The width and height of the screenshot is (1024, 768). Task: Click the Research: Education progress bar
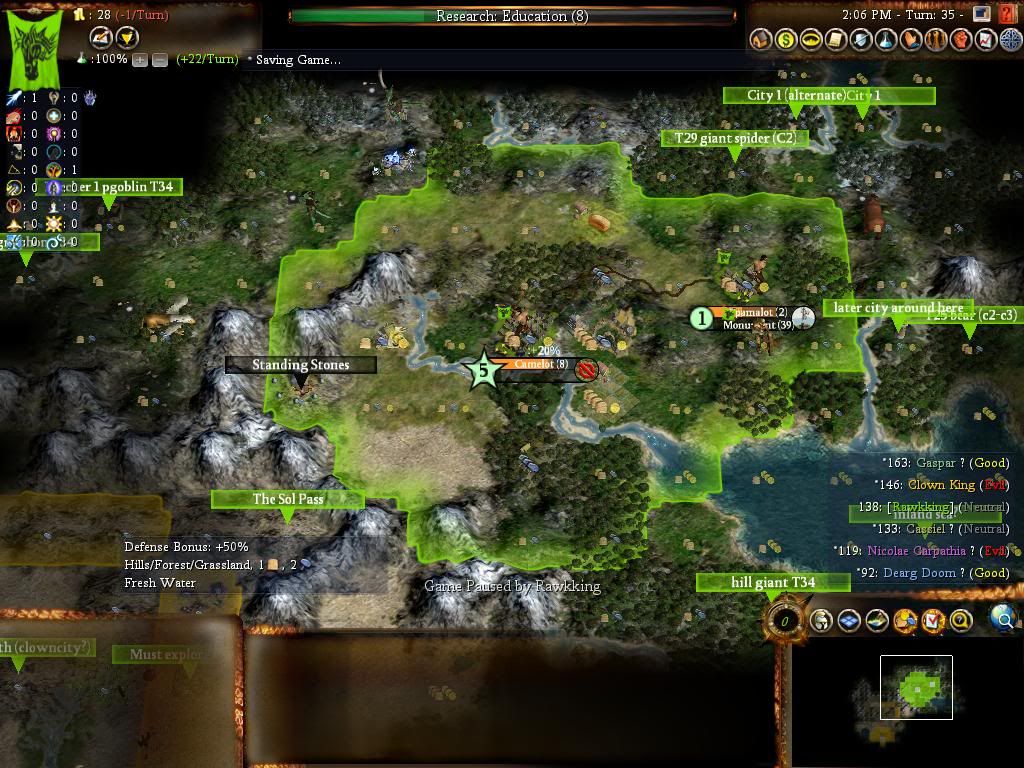(512, 16)
